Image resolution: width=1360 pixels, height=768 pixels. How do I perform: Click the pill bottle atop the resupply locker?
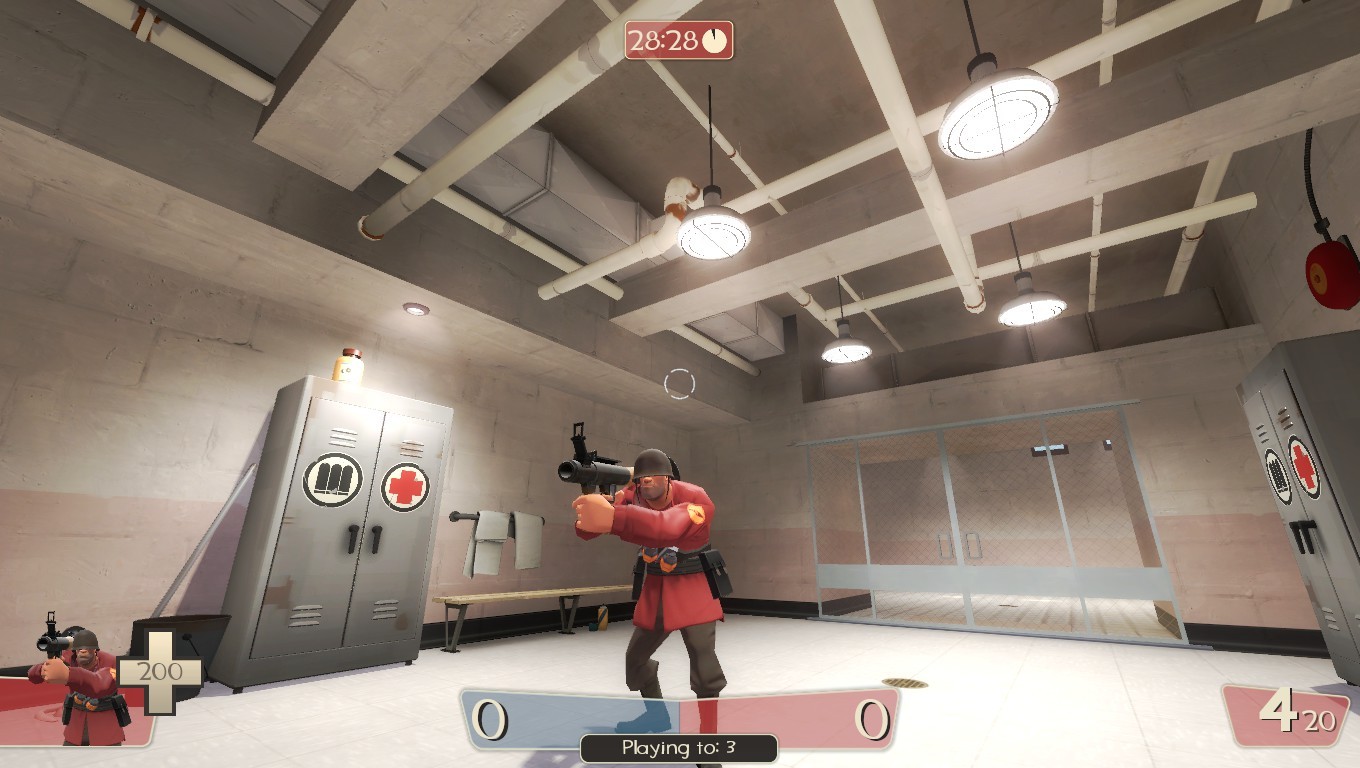[x=345, y=367]
